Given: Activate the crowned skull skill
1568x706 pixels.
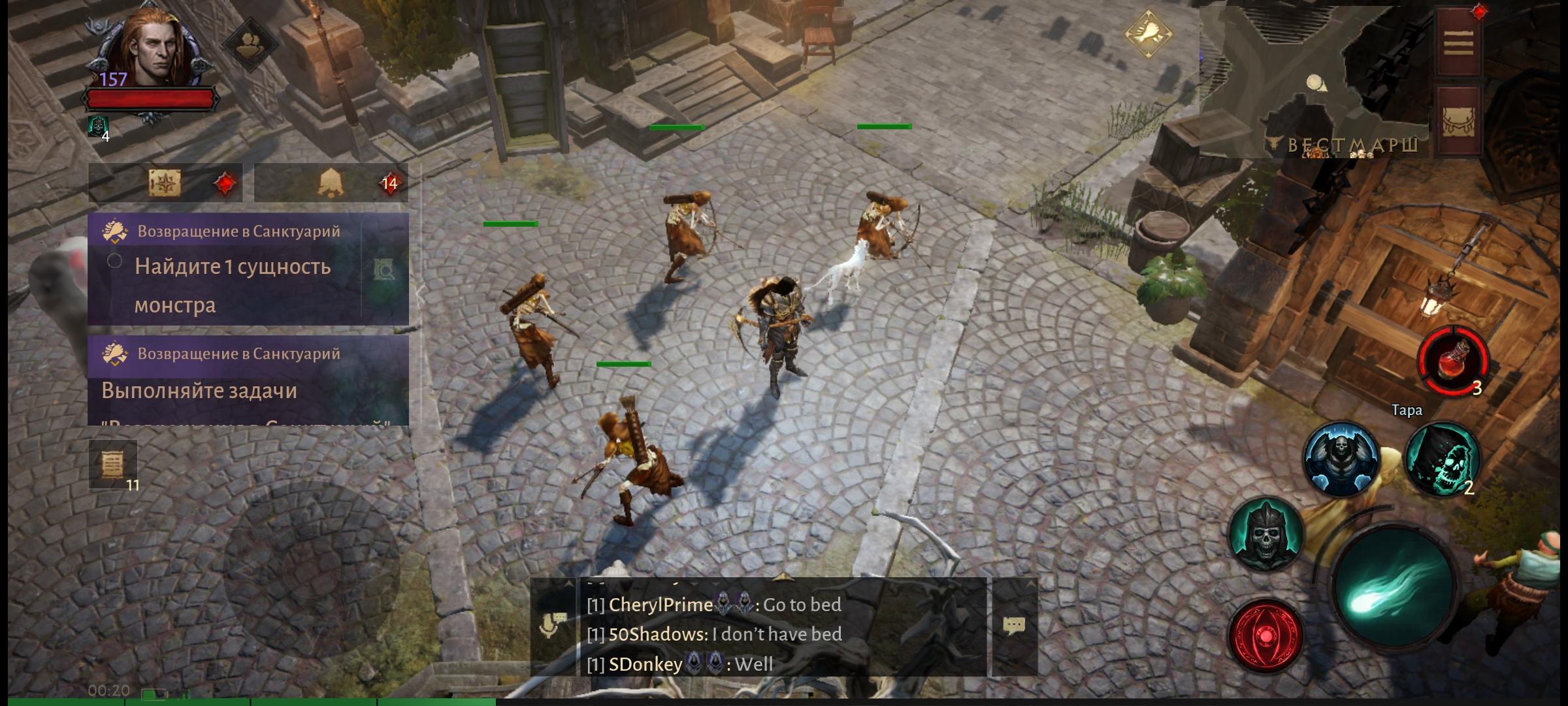Looking at the screenshot, I should [1266, 533].
